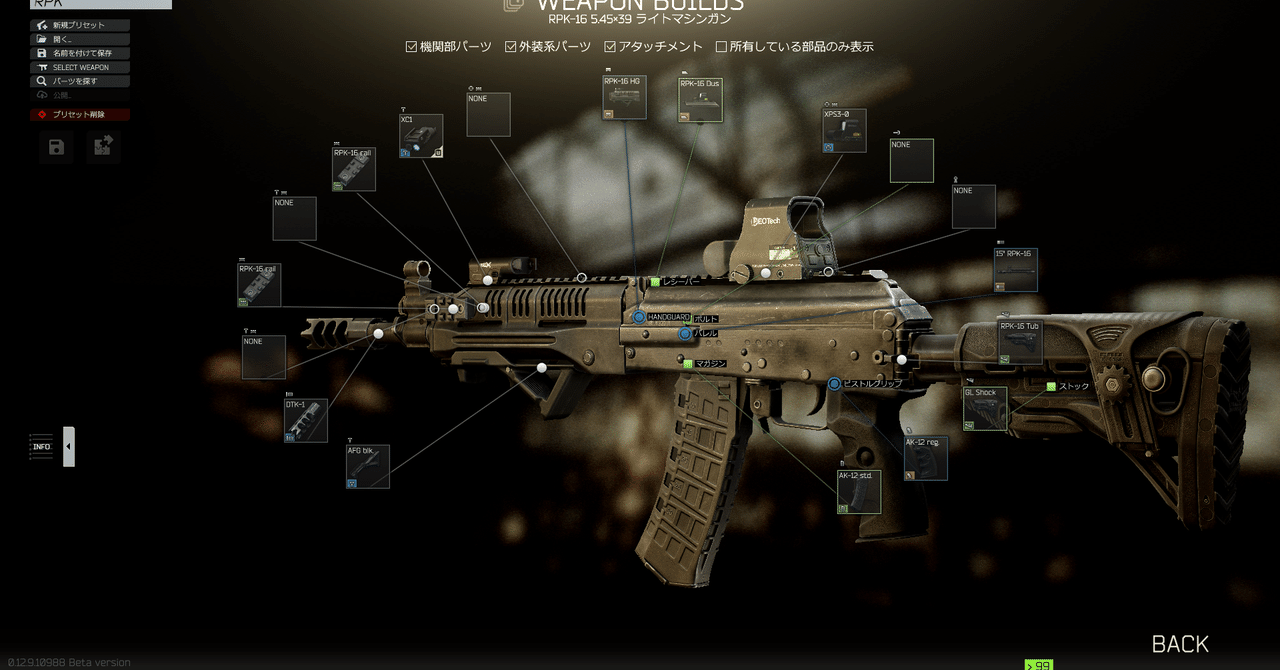Select the XPS3-0 sight slot
This screenshot has height=670, width=1280.
(x=844, y=131)
